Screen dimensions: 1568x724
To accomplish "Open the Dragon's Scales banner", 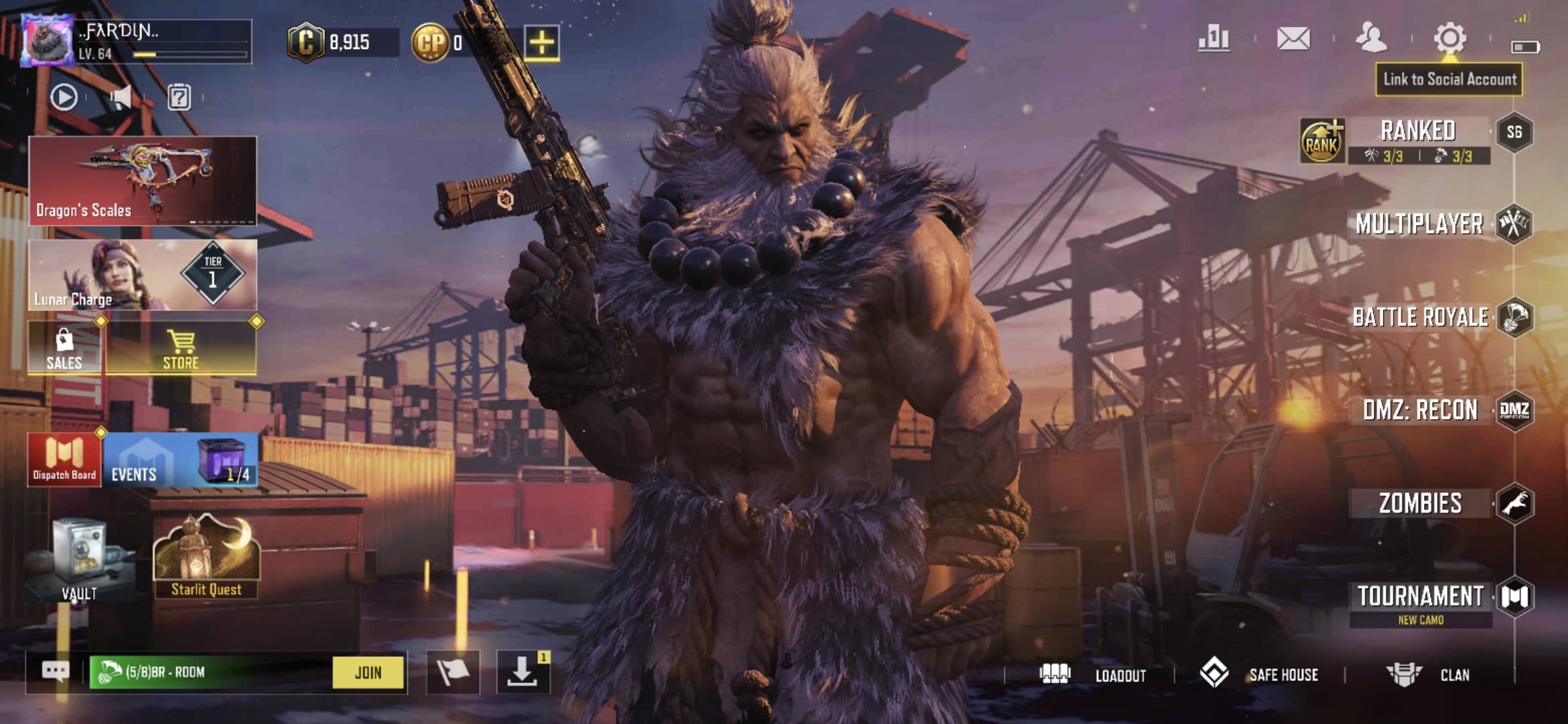I will click(142, 180).
